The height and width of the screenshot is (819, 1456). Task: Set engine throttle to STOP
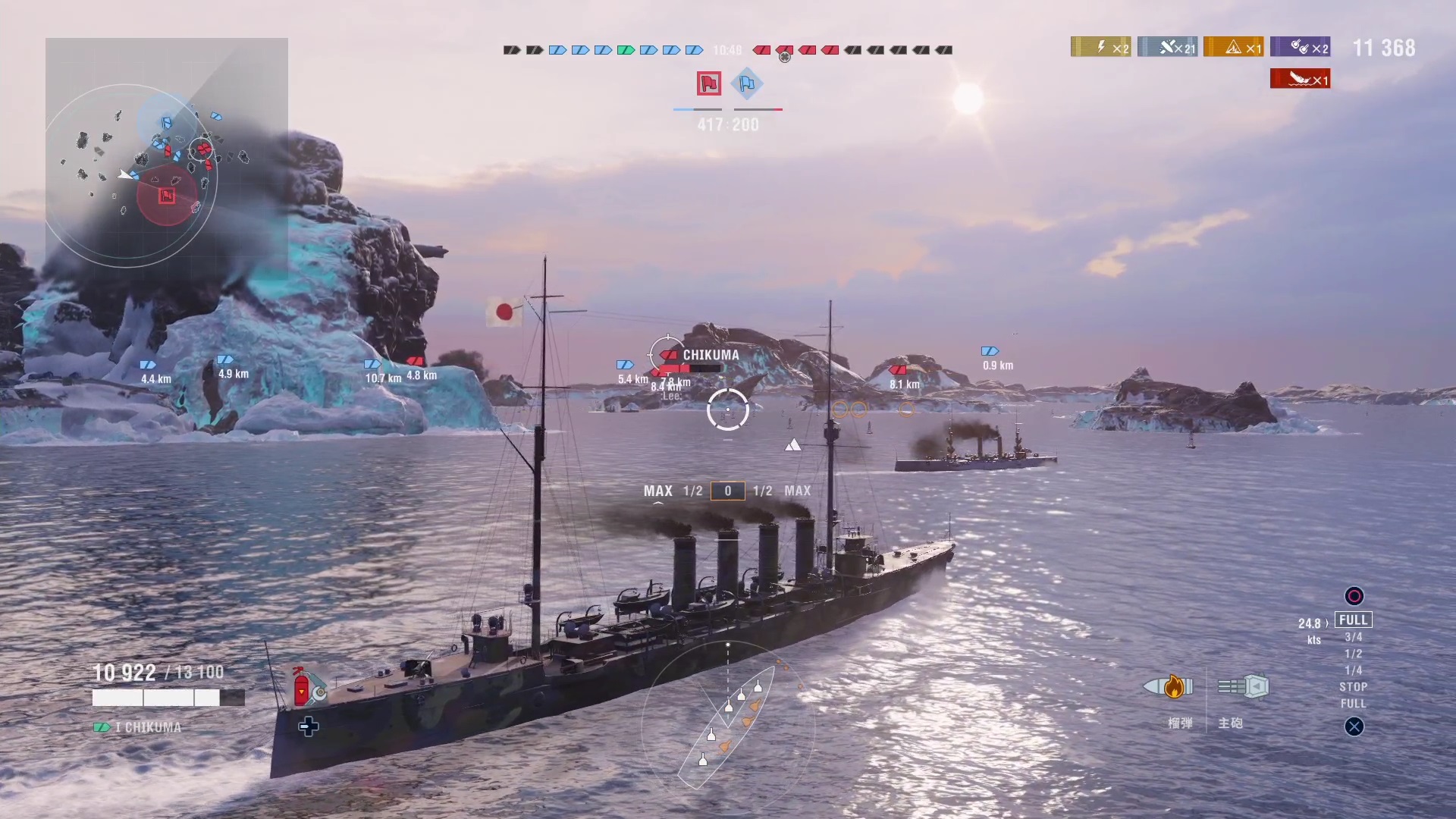tap(1354, 687)
